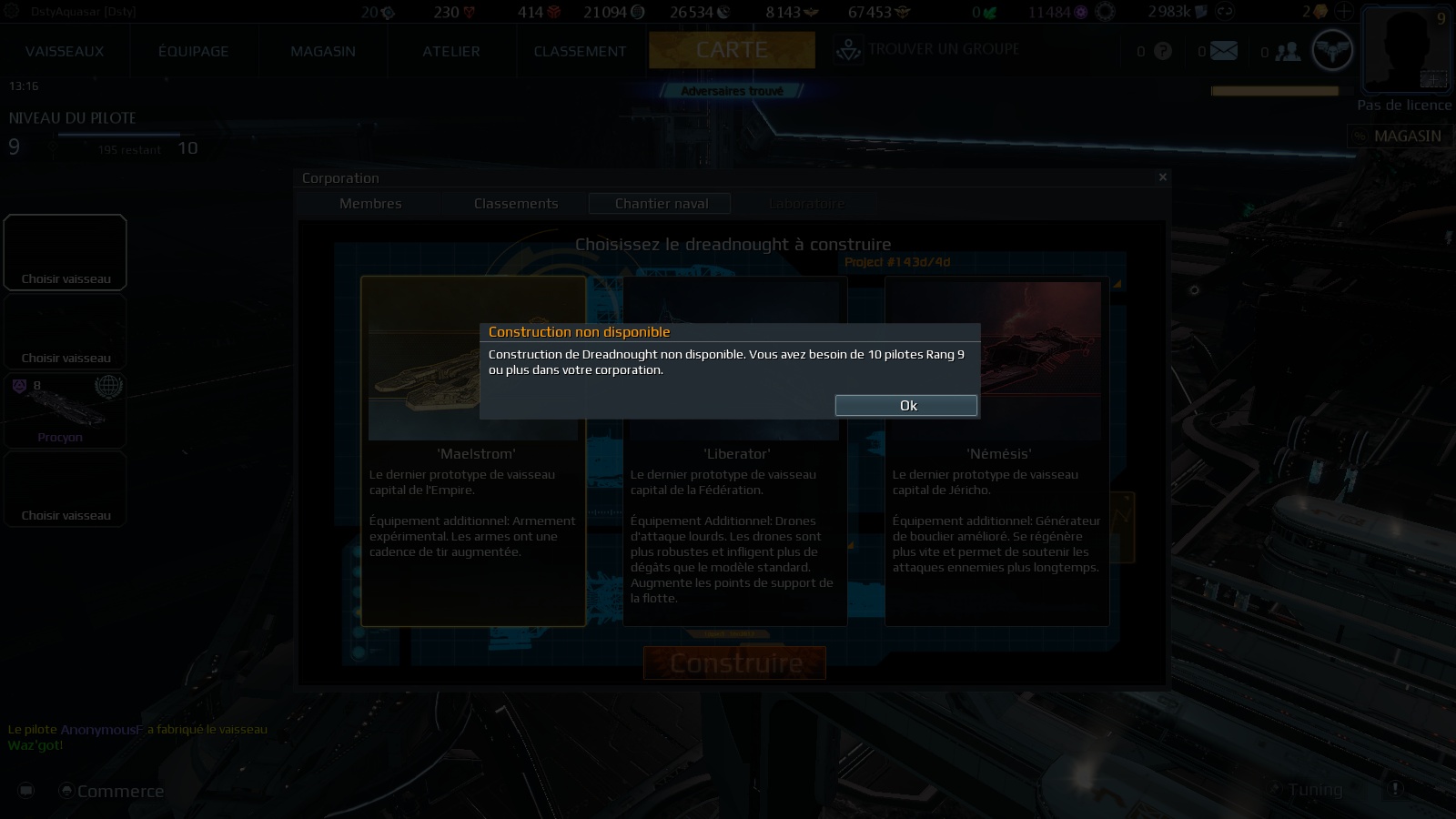
Task: Select the Procyon ship slot
Action: click(64, 409)
